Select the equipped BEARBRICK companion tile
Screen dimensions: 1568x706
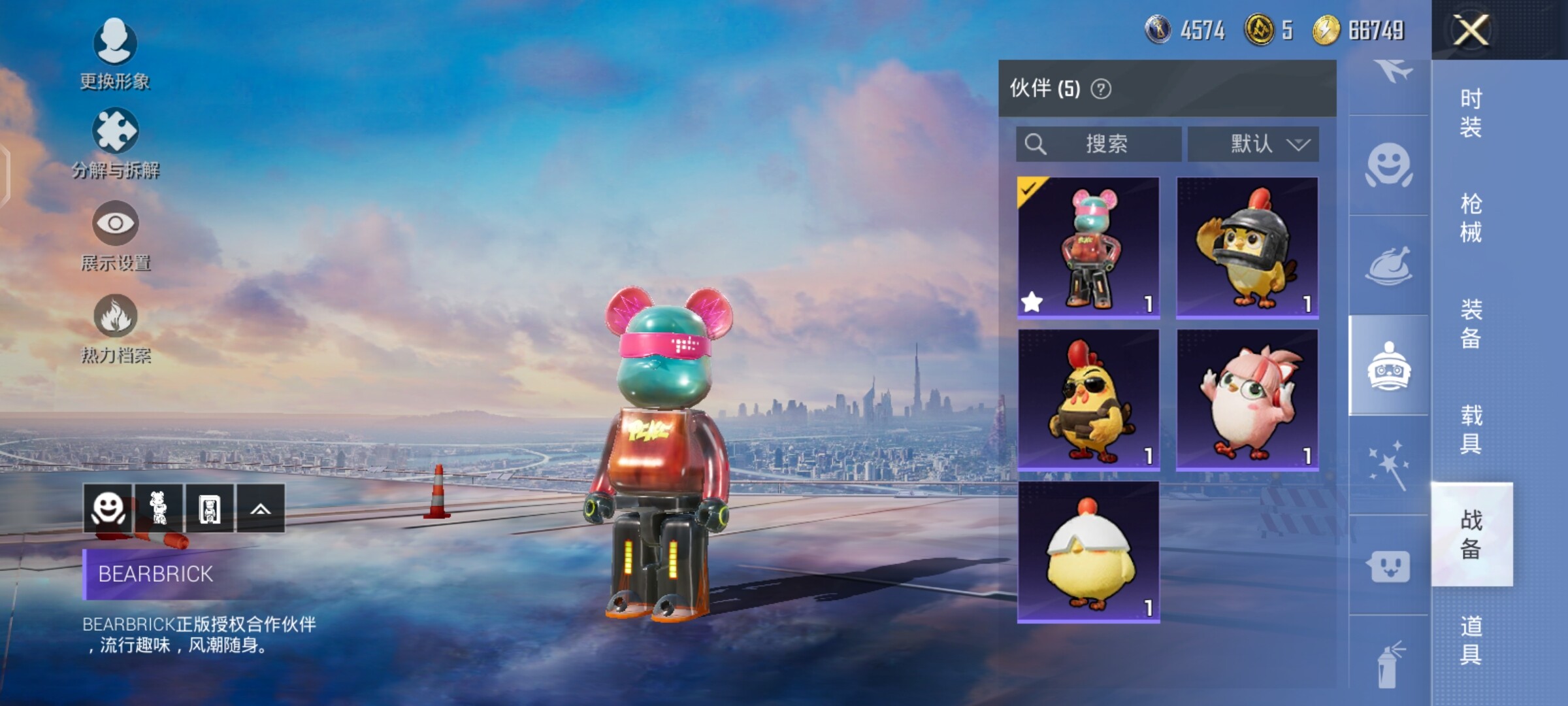click(x=1088, y=248)
